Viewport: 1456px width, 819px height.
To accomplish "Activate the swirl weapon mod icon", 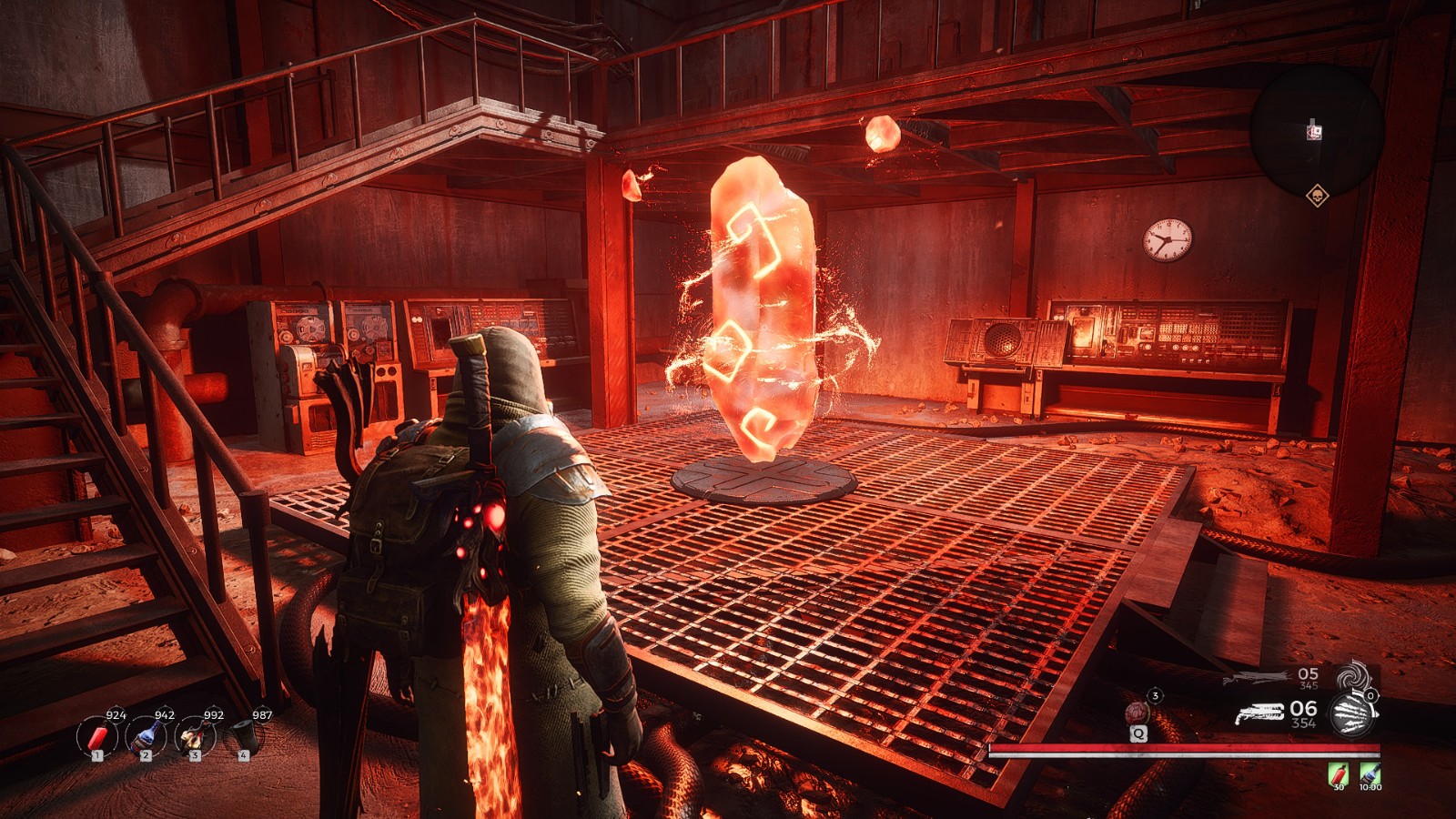I will 1352,678.
